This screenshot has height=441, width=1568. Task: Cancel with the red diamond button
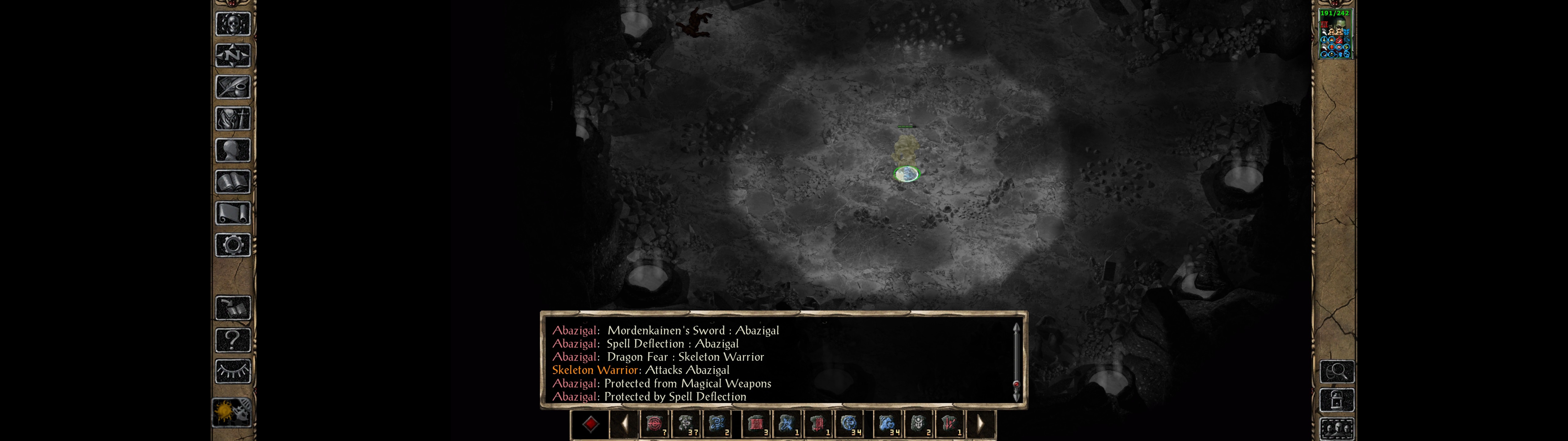tap(590, 424)
